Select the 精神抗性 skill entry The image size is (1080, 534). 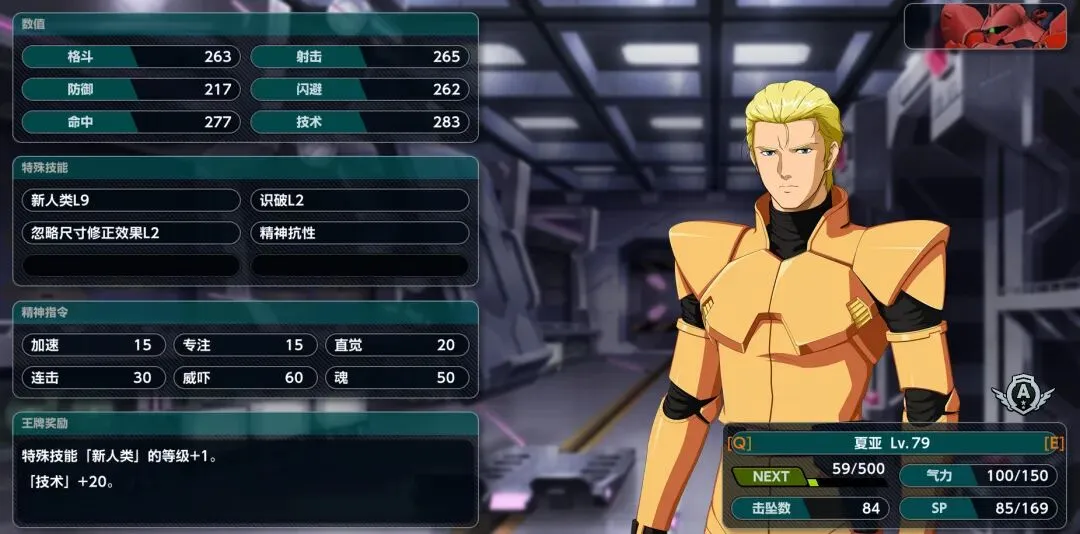coord(359,233)
